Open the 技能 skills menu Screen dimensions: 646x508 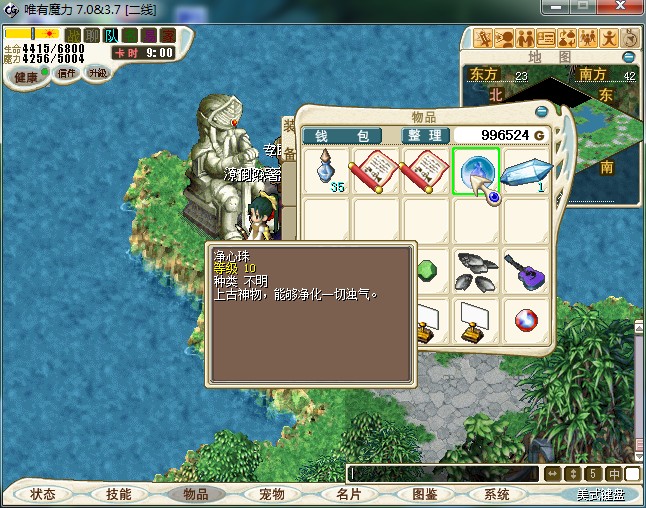click(119, 494)
